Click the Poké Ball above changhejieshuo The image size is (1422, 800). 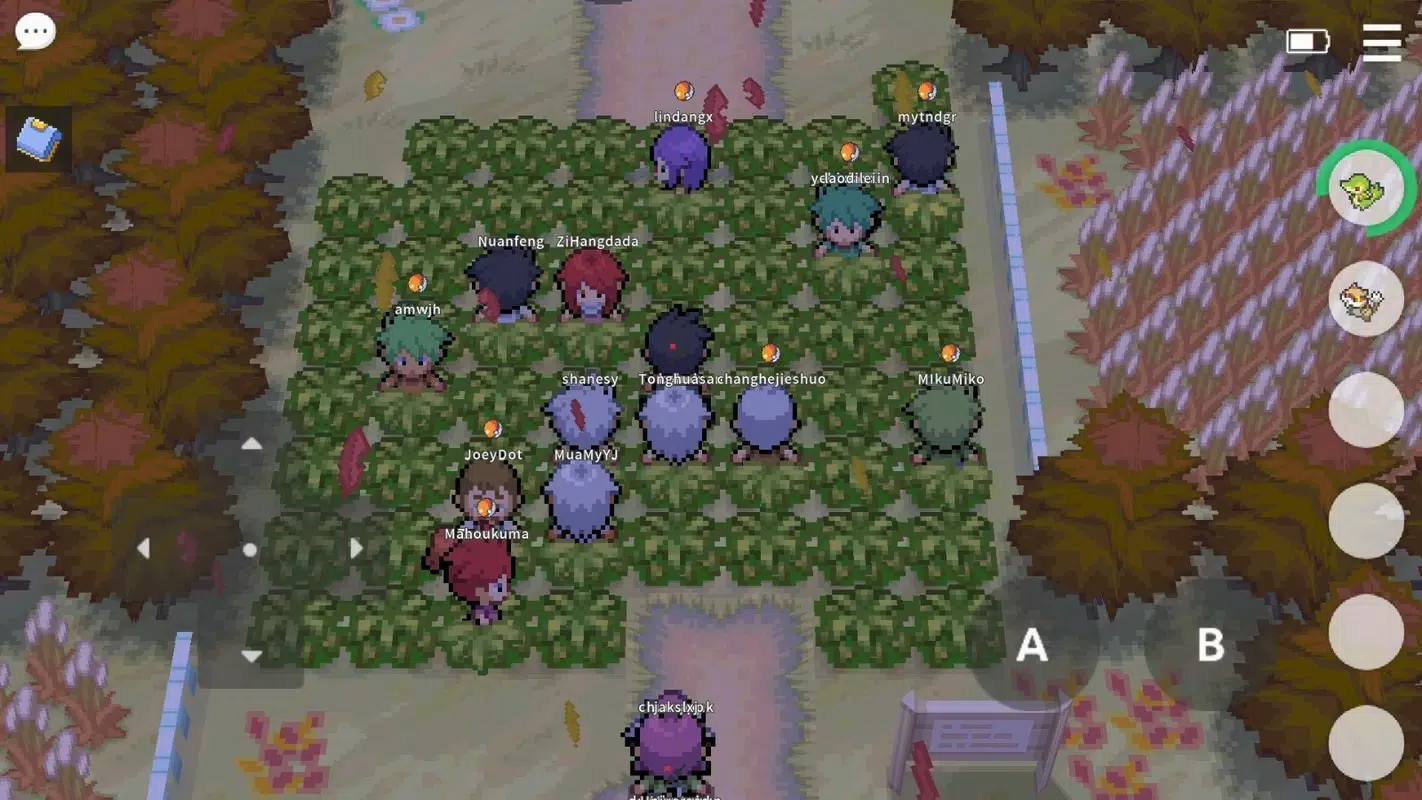(770, 351)
